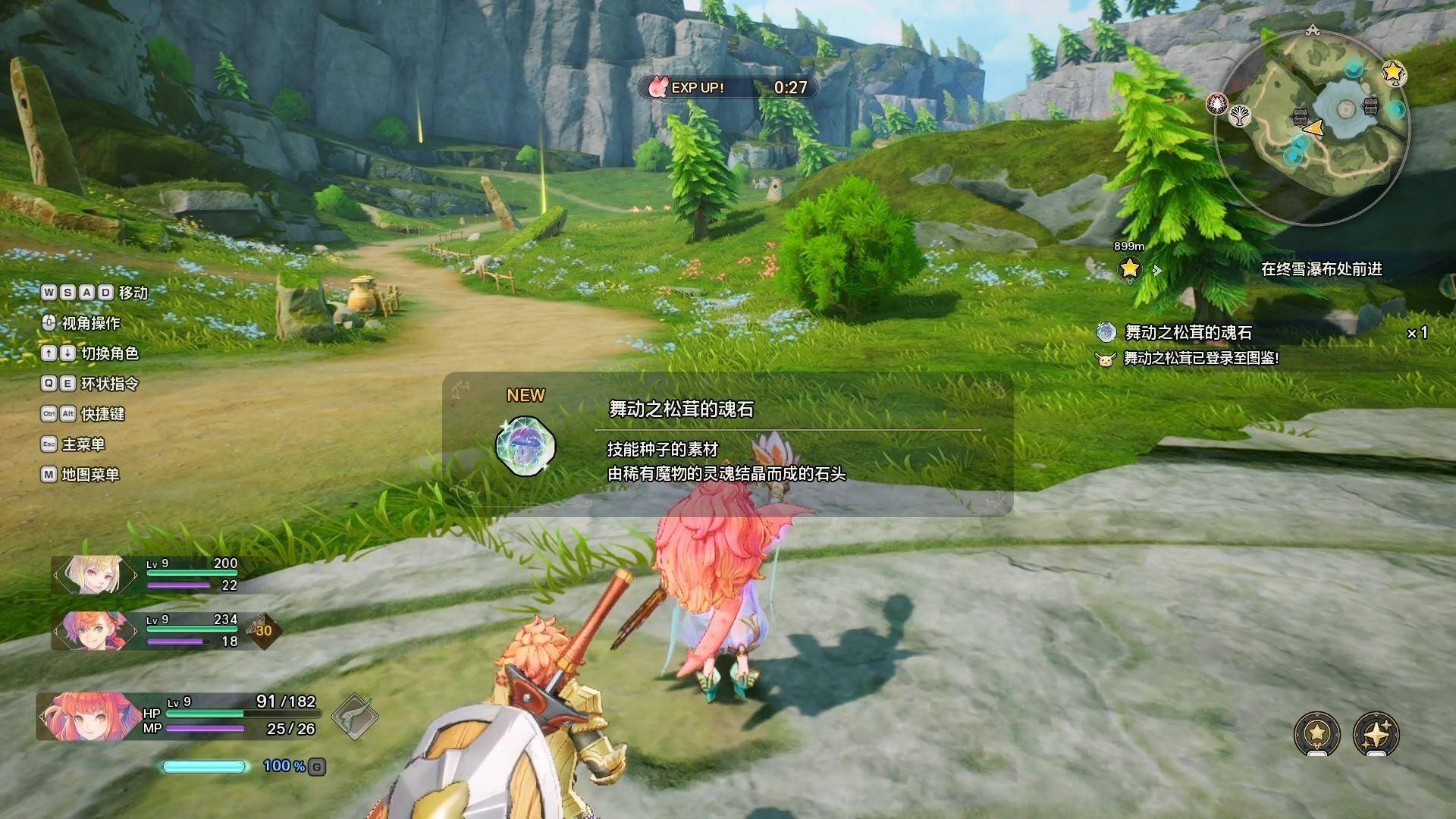Click the active character portrait with HP

click(x=82, y=716)
